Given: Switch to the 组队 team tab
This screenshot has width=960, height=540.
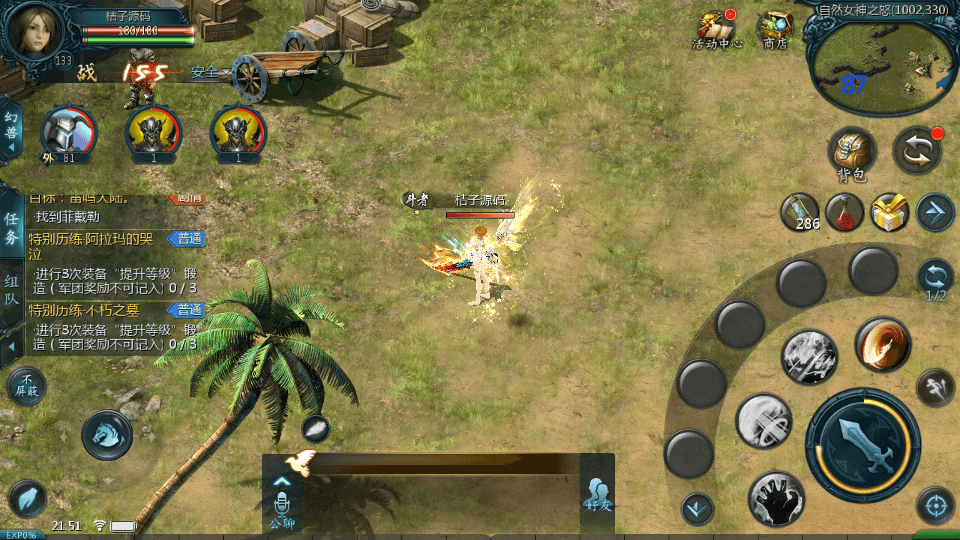Looking at the screenshot, I should coord(12,290).
